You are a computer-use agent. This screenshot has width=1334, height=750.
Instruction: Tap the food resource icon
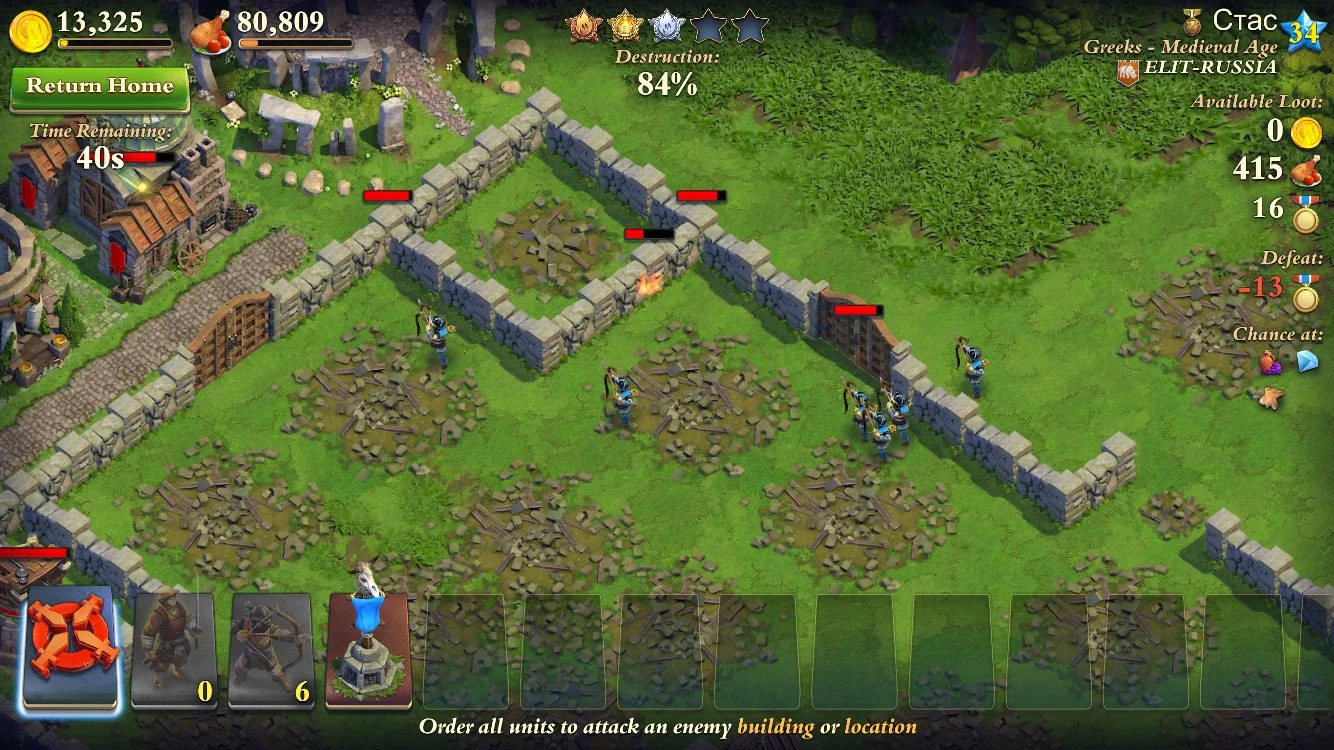[x=210, y=33]
